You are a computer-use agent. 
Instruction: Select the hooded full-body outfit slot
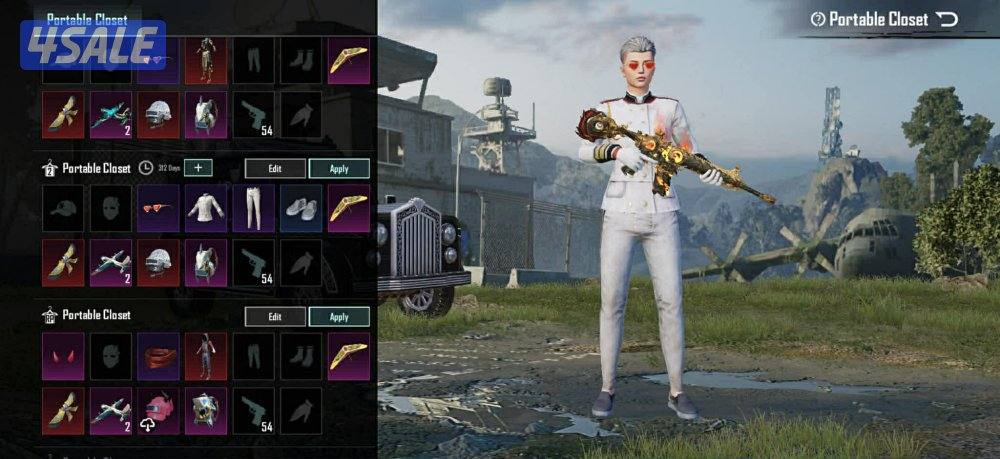(205, 356)
